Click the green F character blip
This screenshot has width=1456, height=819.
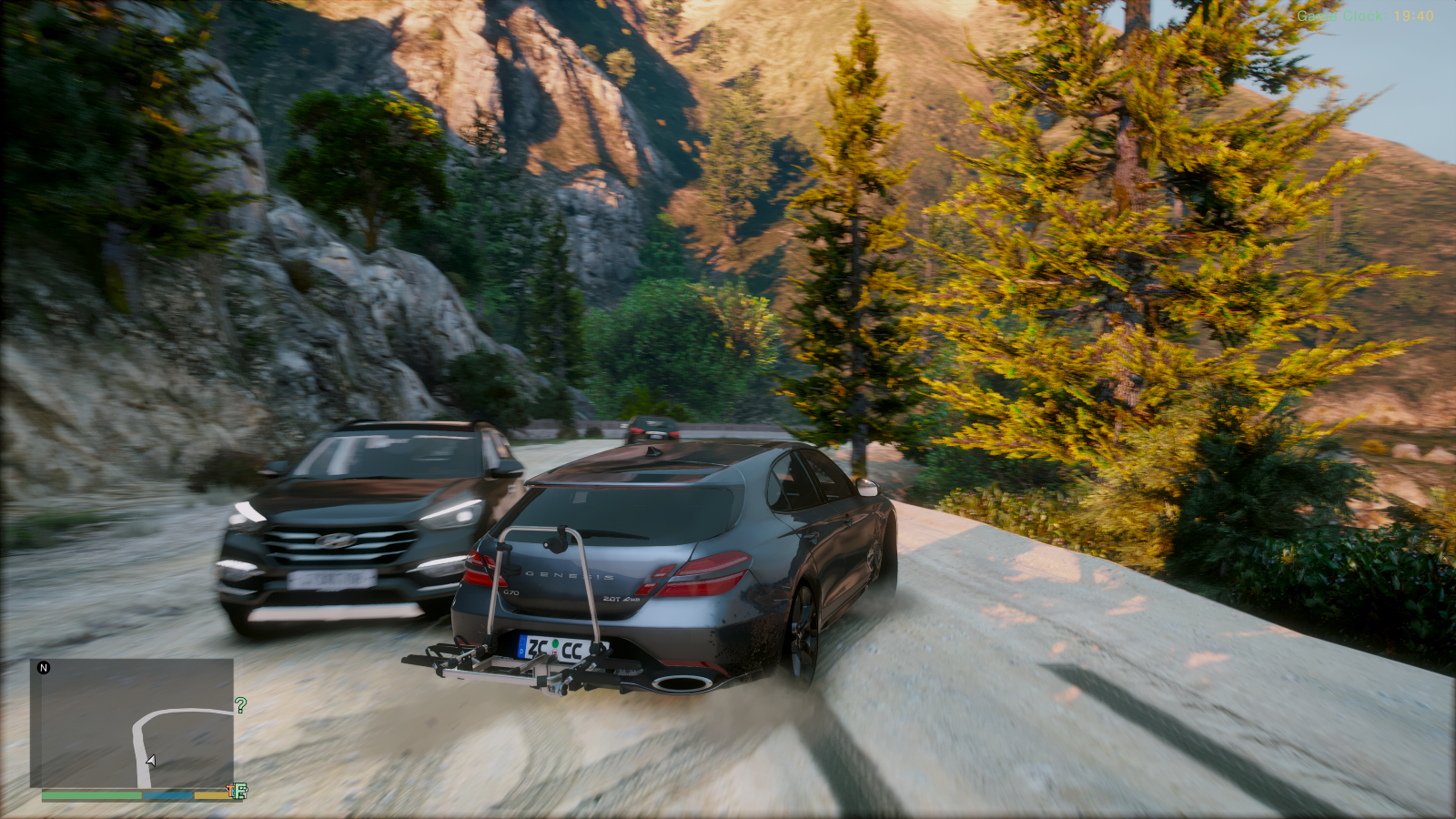coord(239,791)
